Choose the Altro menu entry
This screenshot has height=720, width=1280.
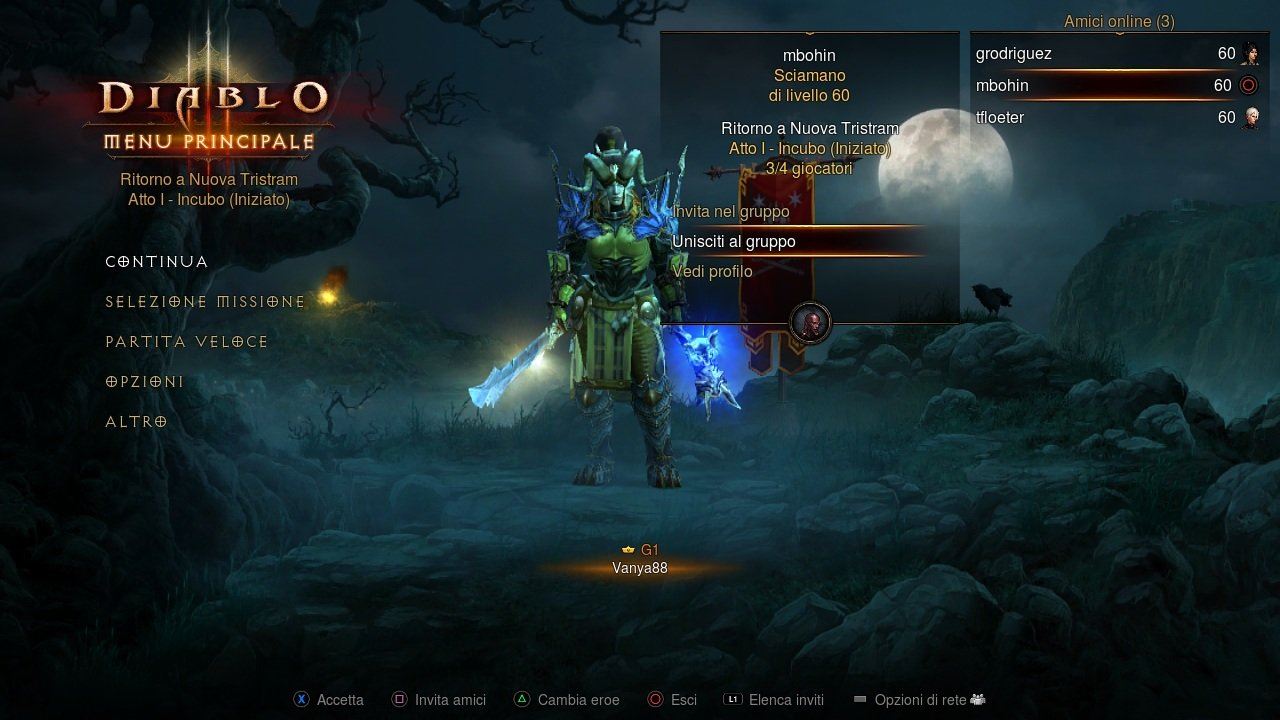click(x=136, y=422)
